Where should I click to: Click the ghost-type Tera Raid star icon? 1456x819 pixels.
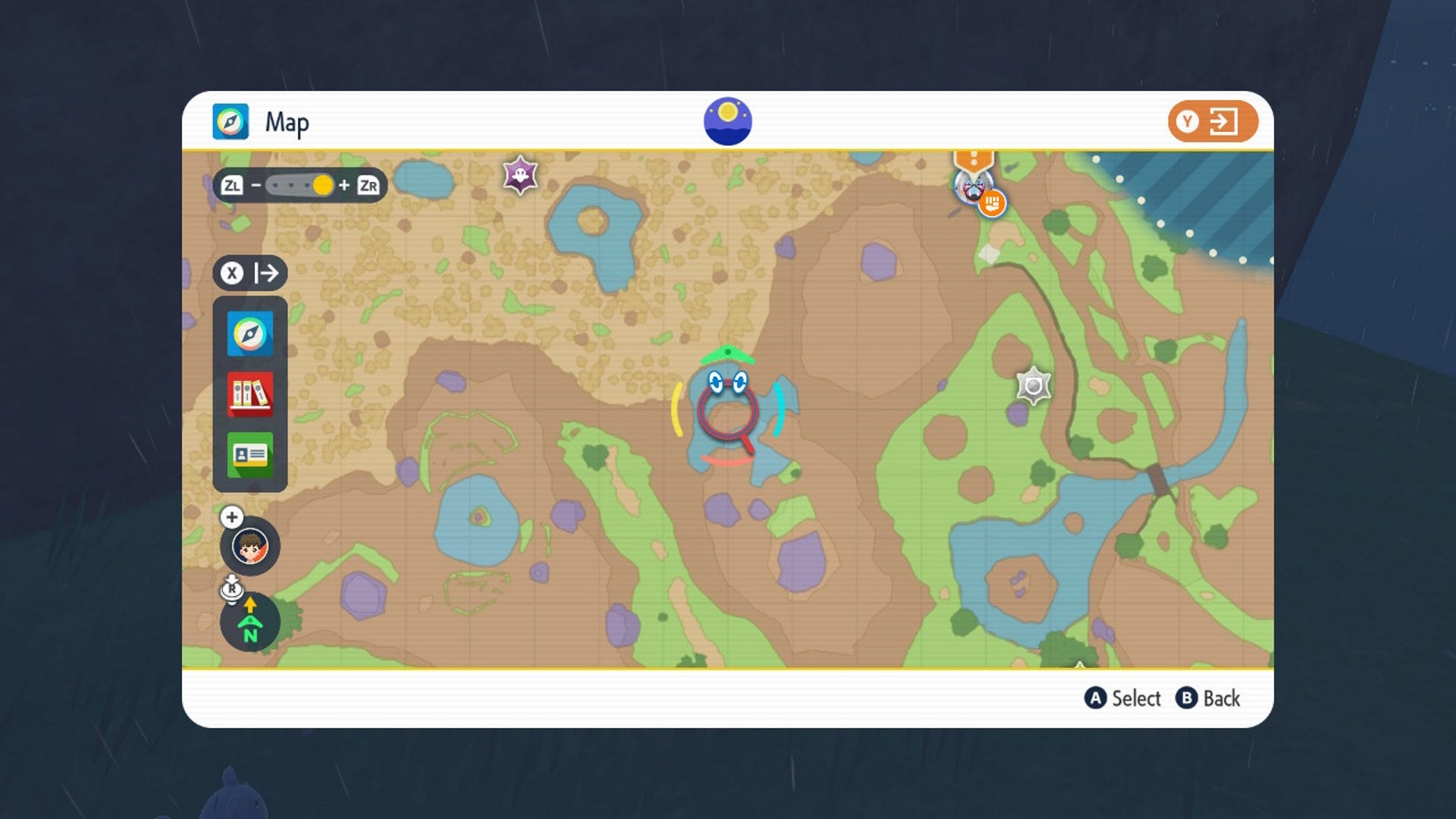pos(519,174)
